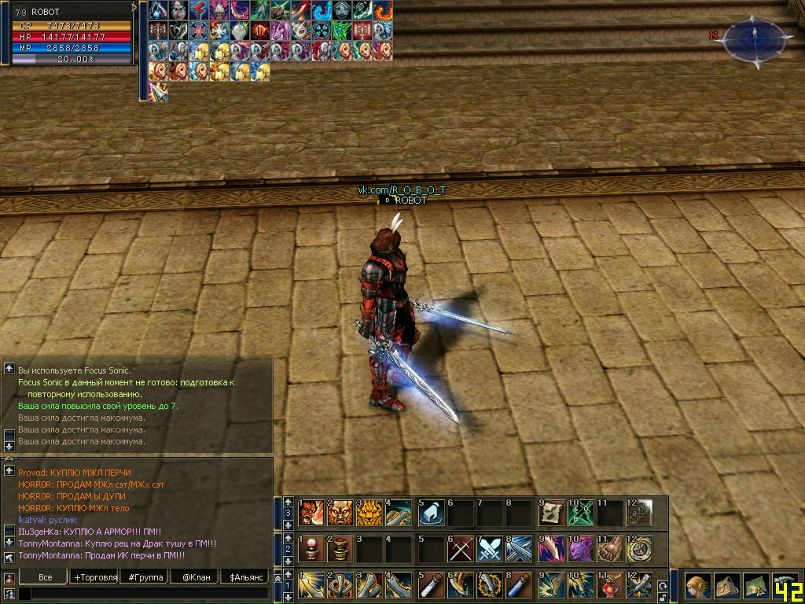This screenshot has height=604, width=805.
Task: Click the chat message input field
Action: tap(140, 594)
